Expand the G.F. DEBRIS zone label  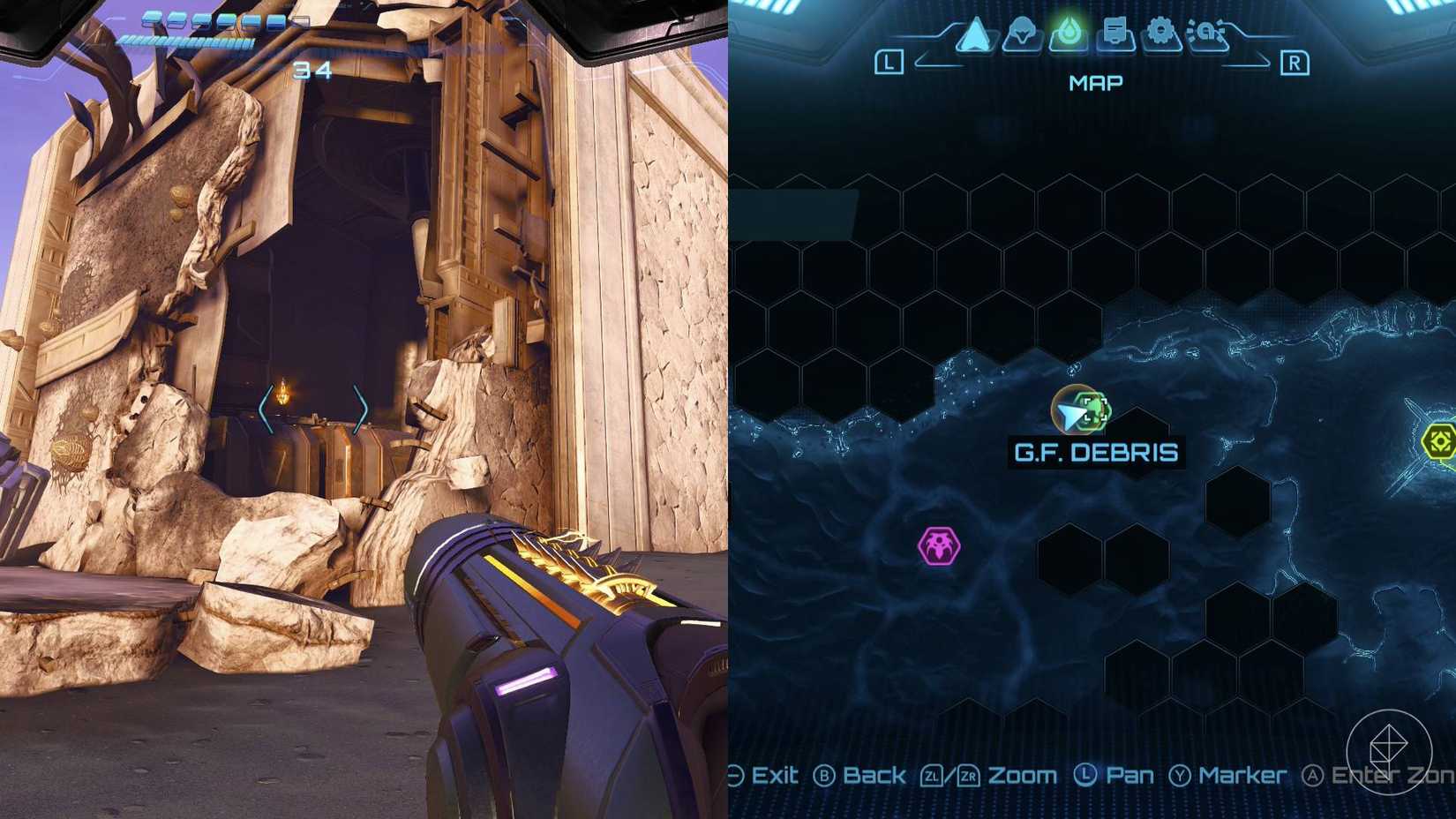pyautogui.click(x=1094, y=451)
